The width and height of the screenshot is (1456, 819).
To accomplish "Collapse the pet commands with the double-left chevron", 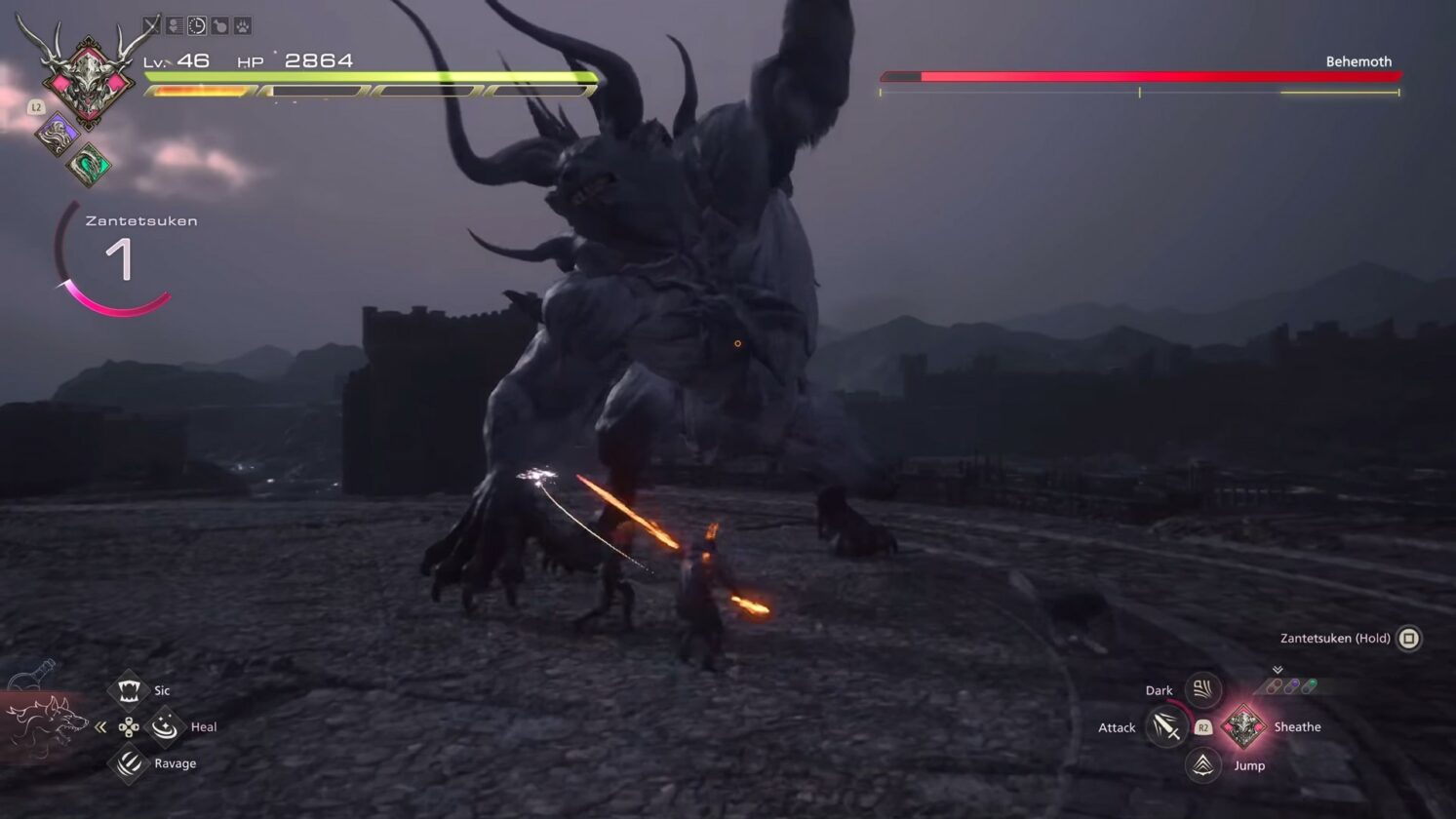I will [100, 725].
